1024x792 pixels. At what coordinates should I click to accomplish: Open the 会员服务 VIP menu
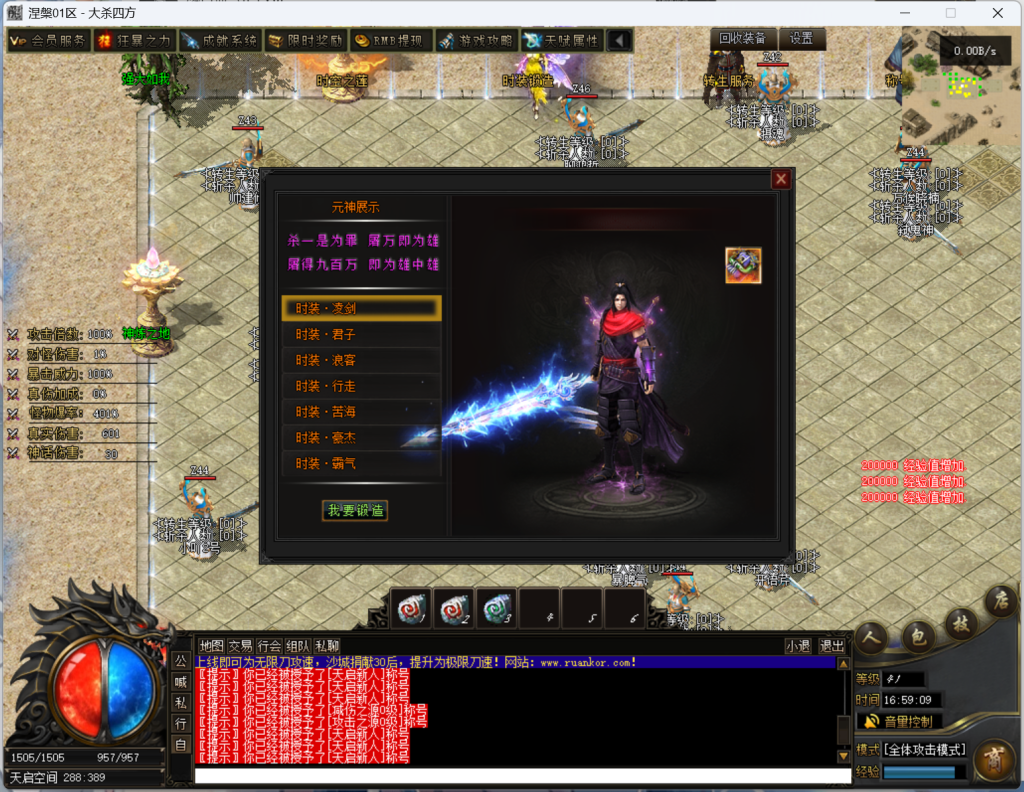coord(48,41)
